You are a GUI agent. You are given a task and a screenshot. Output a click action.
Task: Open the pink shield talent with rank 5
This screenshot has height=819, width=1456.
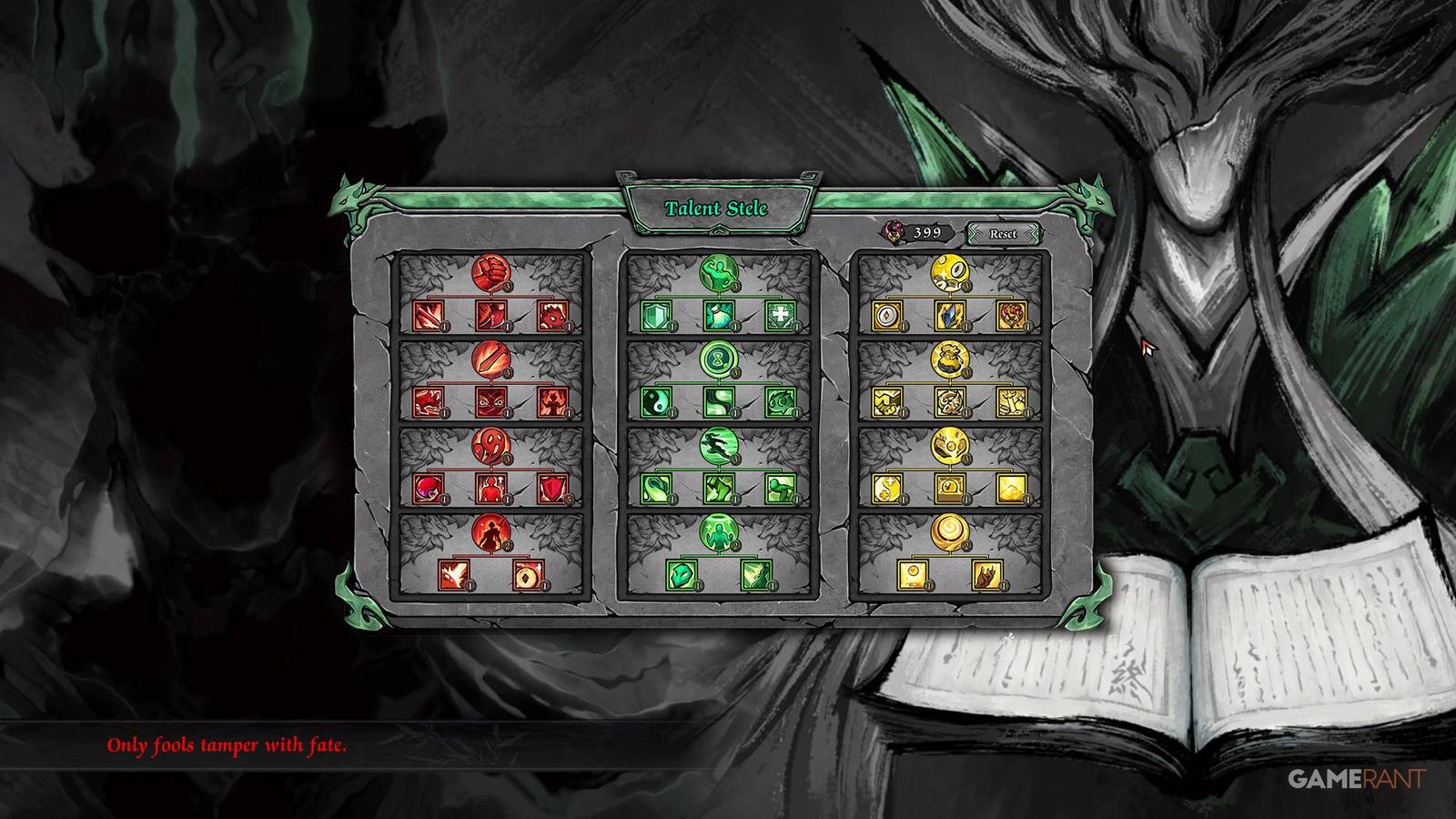tap(553, 489)
